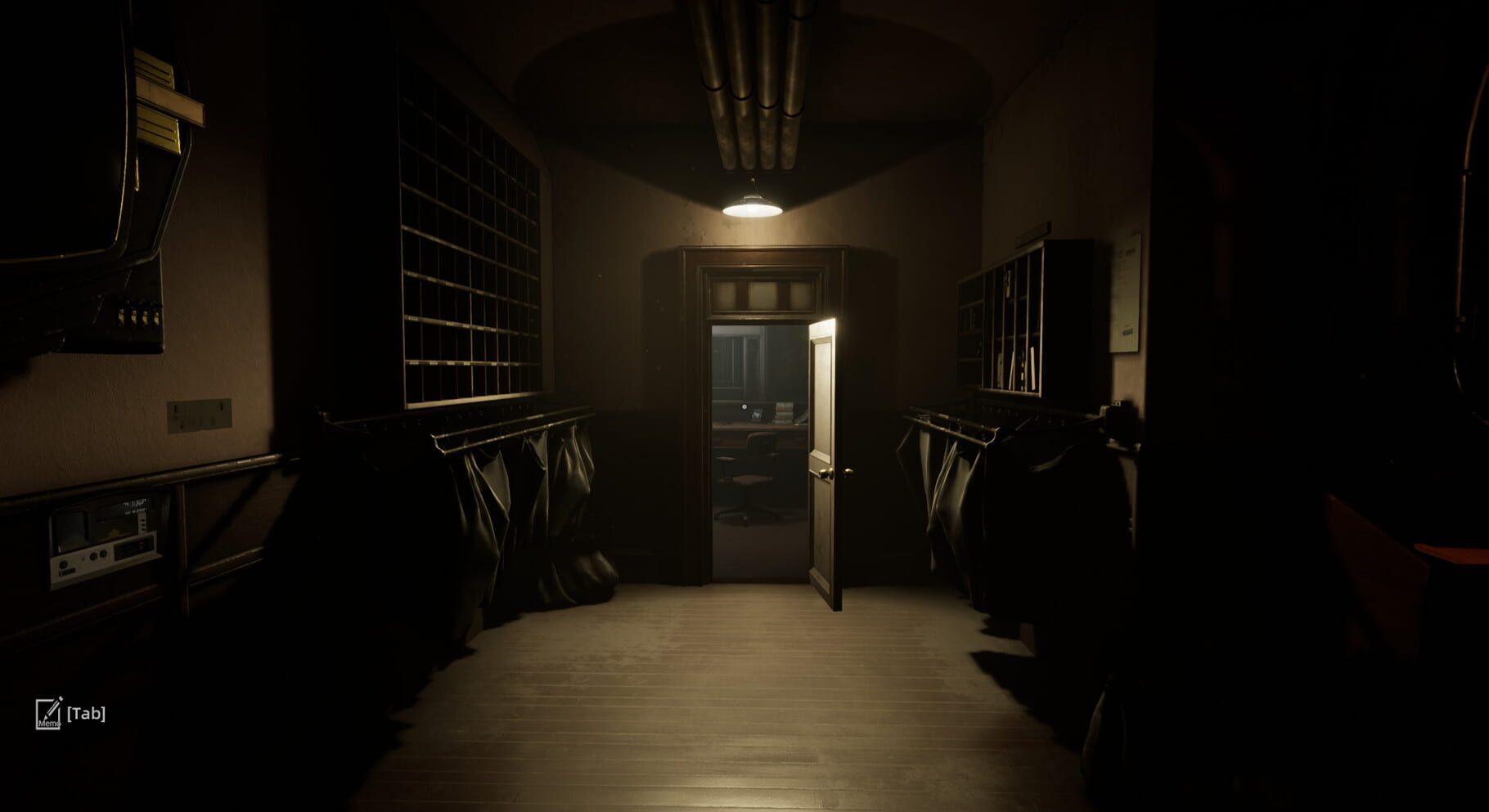This screenshot has width=1489, height=812.
Task: Toggle the red button on the tape recorder
Action: coord(141,543)
